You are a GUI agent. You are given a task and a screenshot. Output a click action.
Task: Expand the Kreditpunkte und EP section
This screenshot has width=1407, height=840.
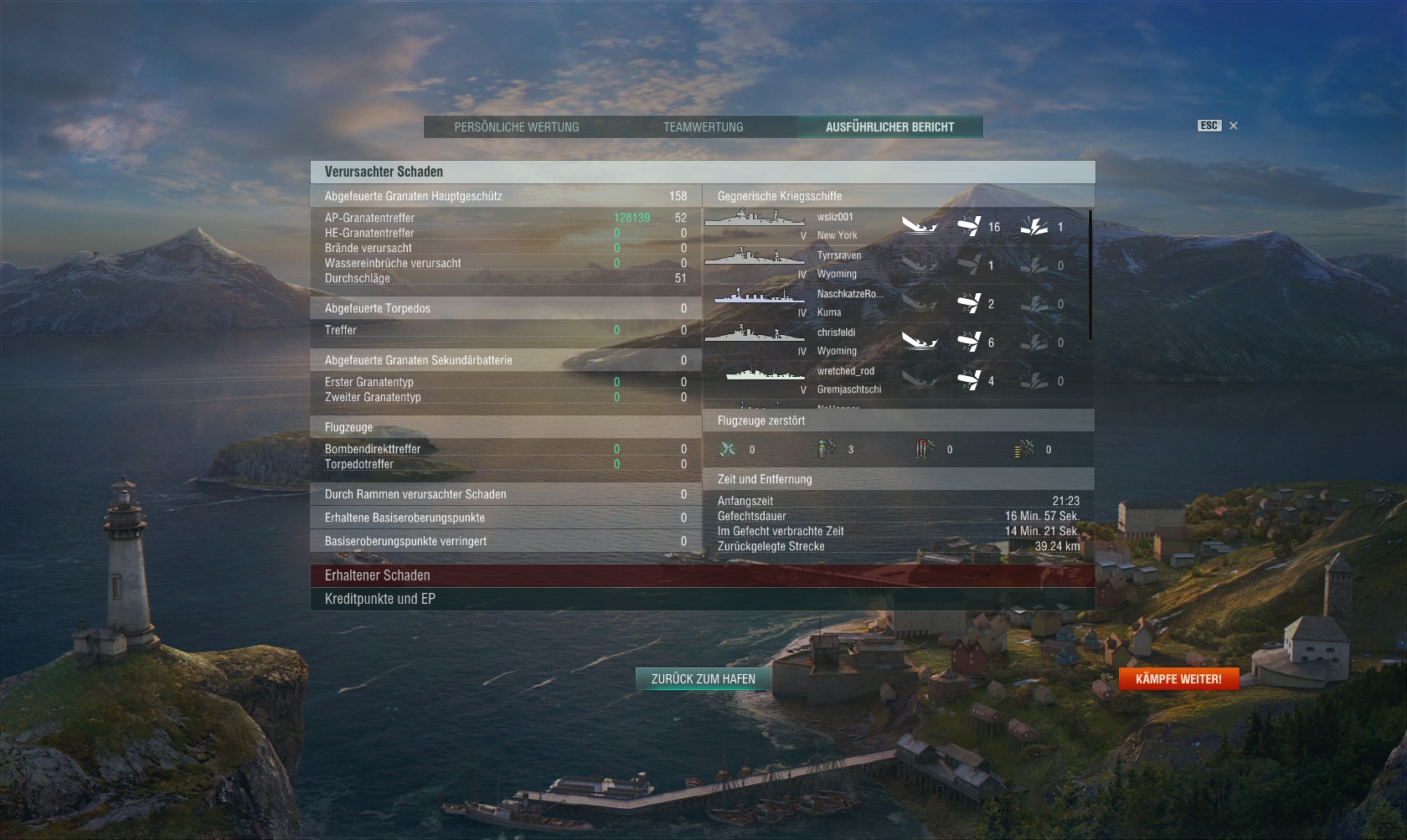pos(702,599)
